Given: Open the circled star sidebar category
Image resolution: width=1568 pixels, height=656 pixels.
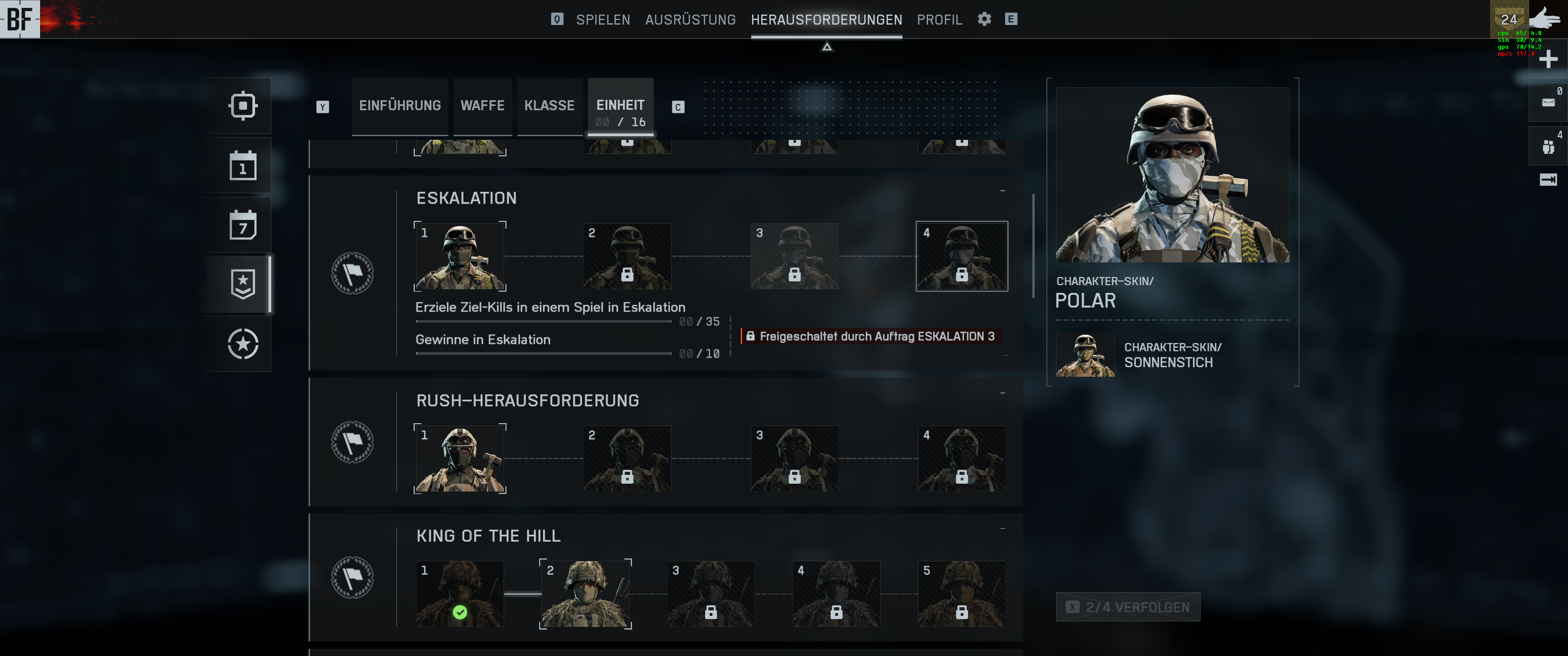Looking at the screenshot, I should click(x=243, y=344).
